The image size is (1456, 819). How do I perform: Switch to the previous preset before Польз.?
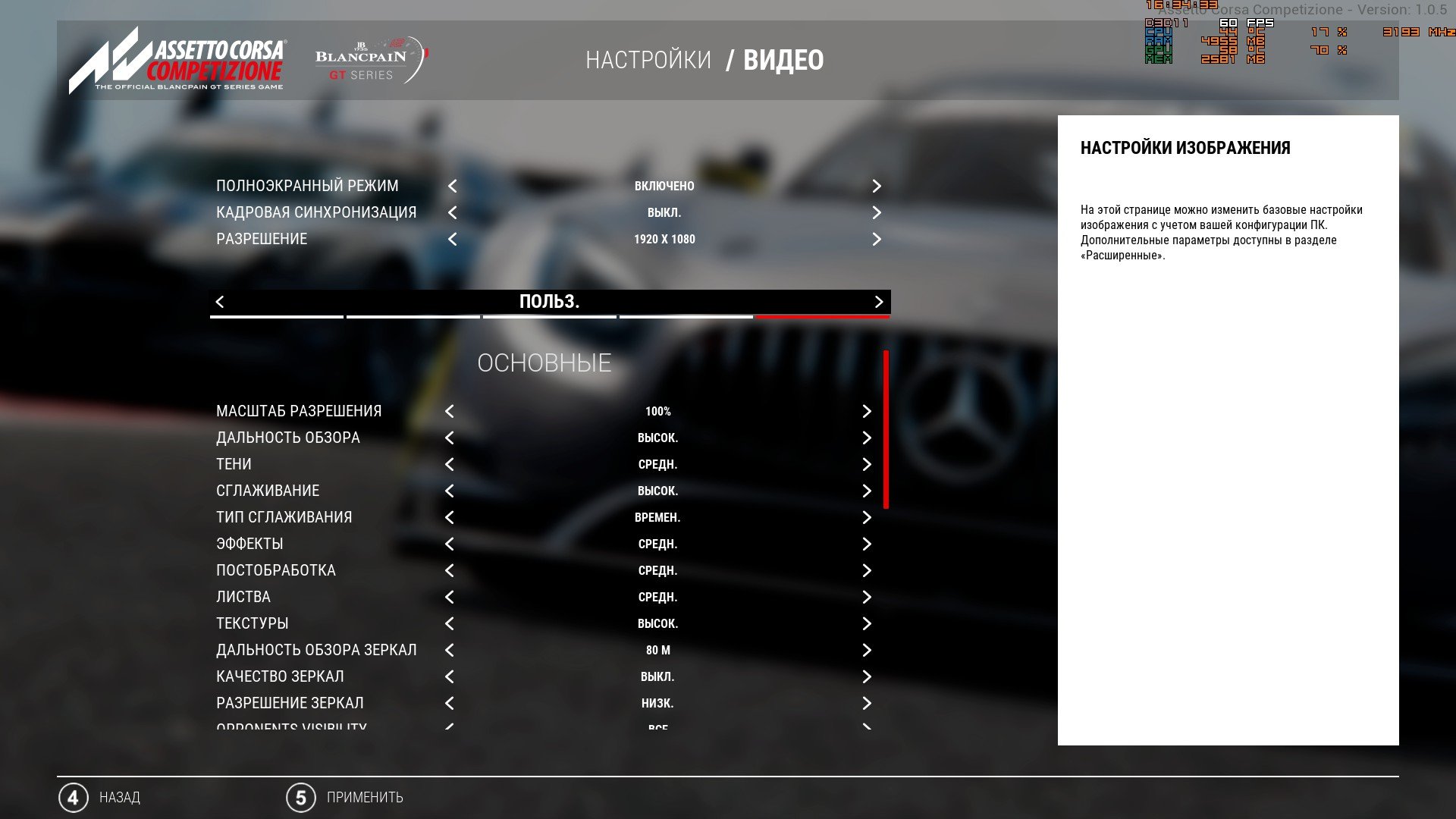tap(220, 302)
